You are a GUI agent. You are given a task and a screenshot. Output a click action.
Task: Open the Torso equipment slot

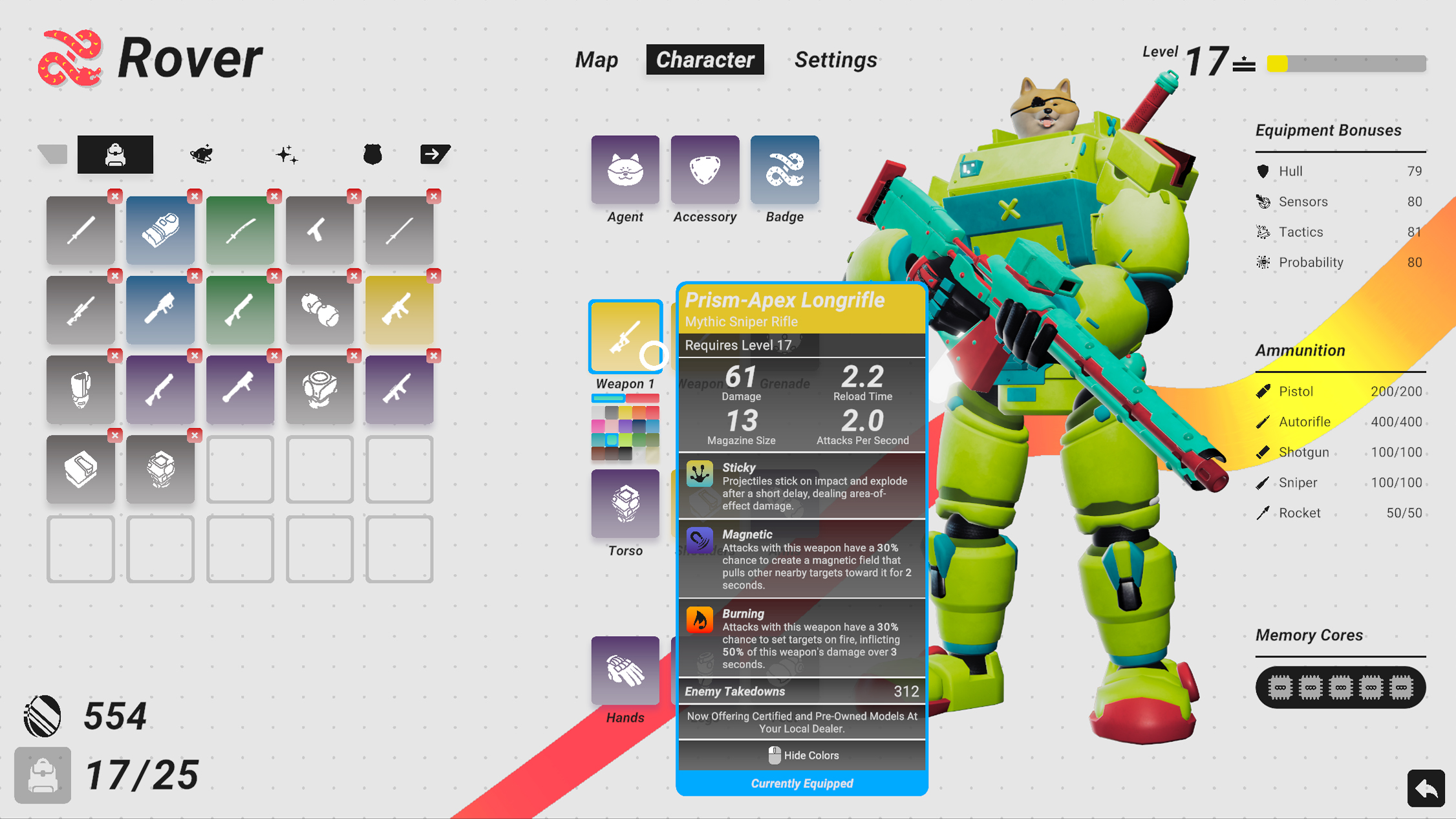click(625, 504)
